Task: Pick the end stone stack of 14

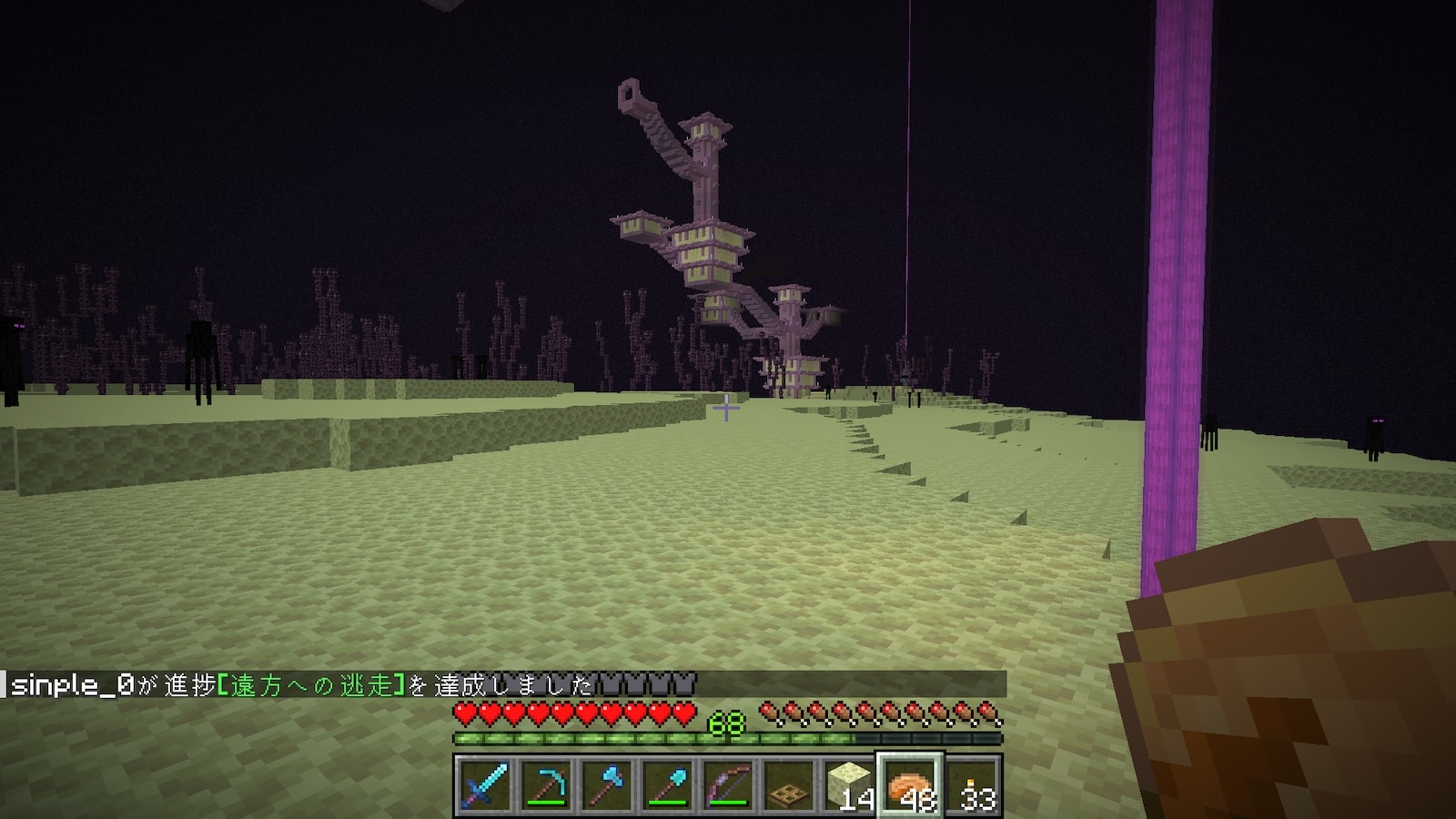Action: (850, 785)
